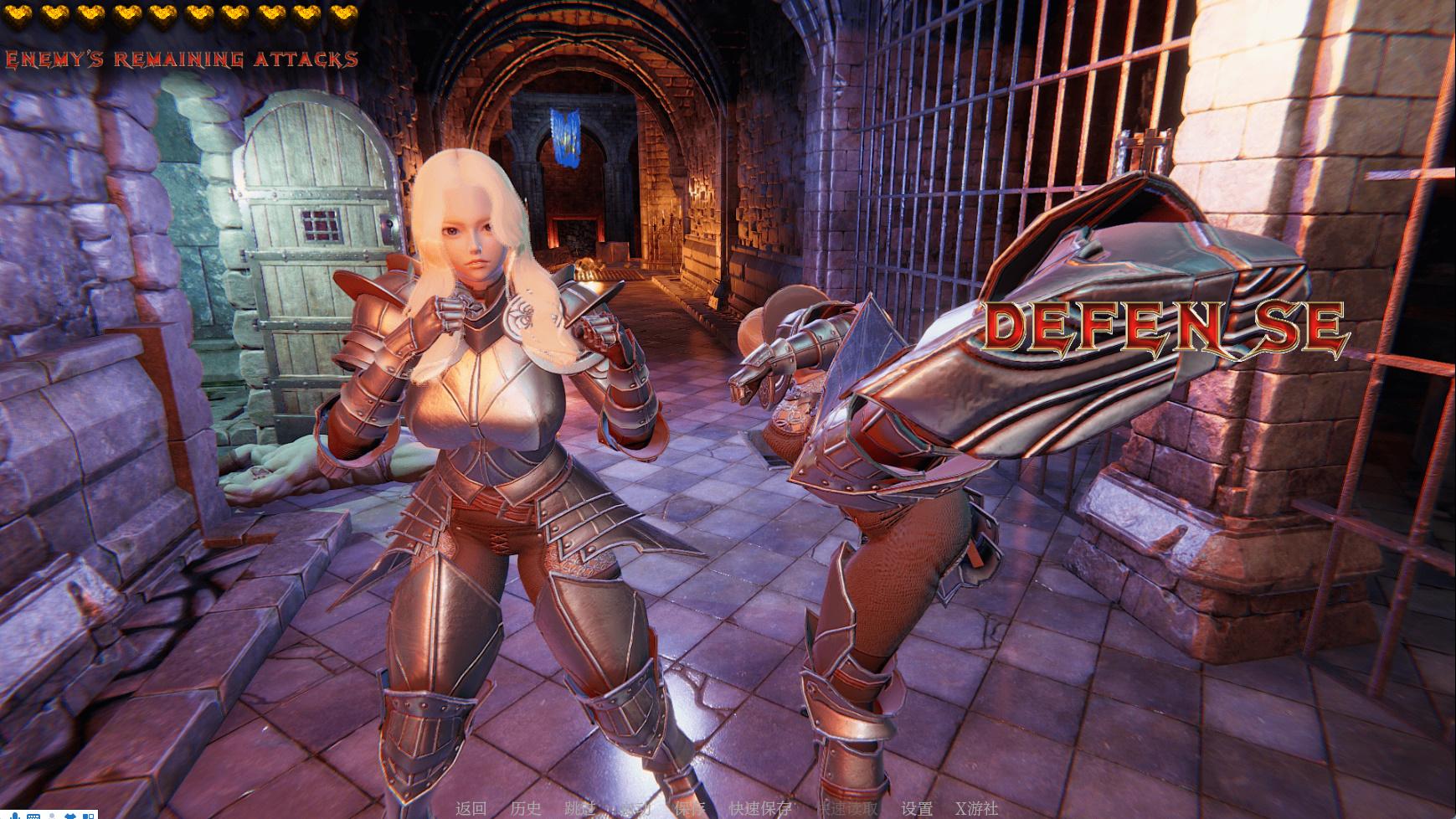Click the 返回 (Back) button

tap(471, 808)
